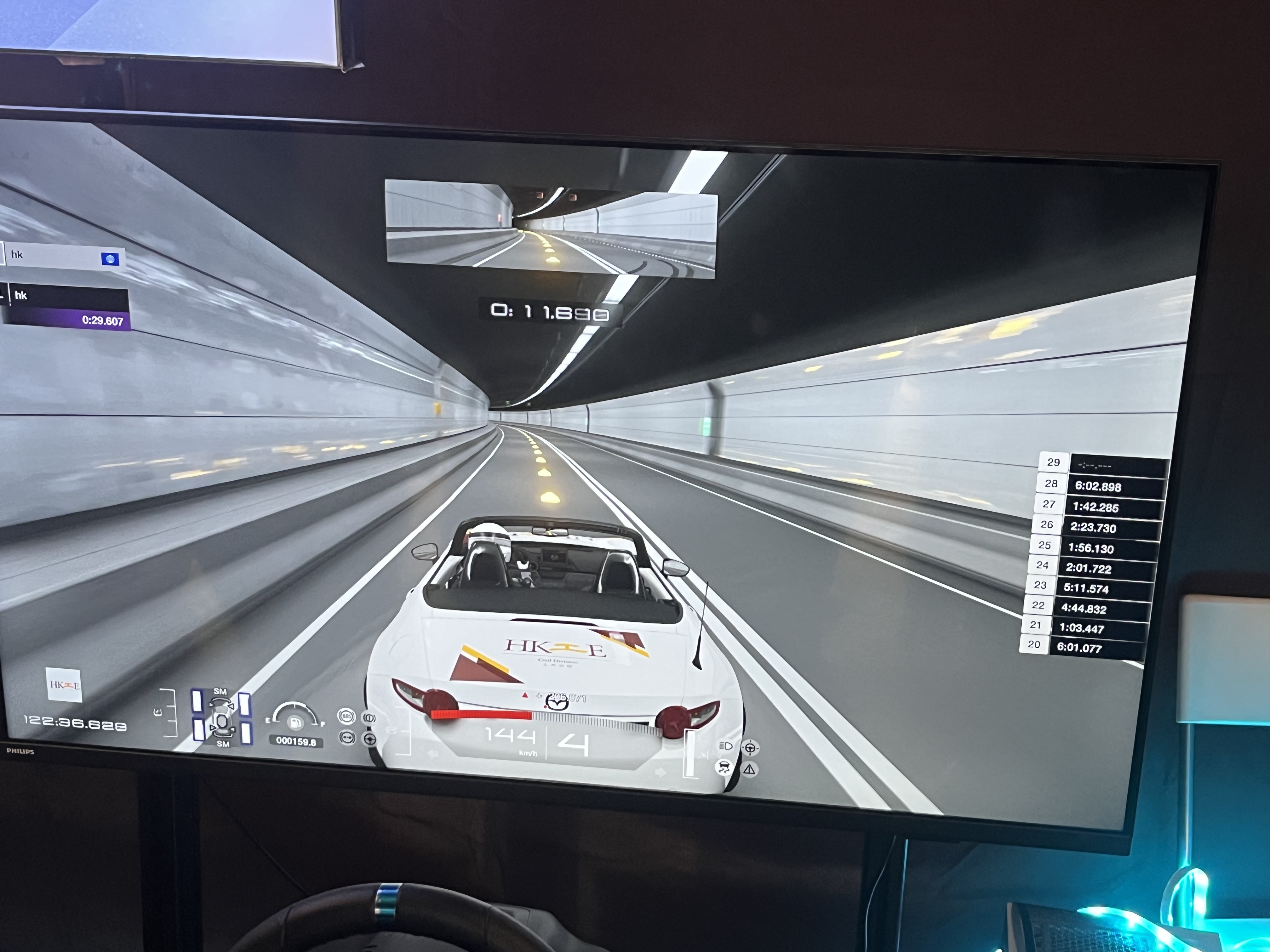The image size is (1270, 952).
Task: Select lap 24 row showing 2:01.722
Action: point(1088,568)
